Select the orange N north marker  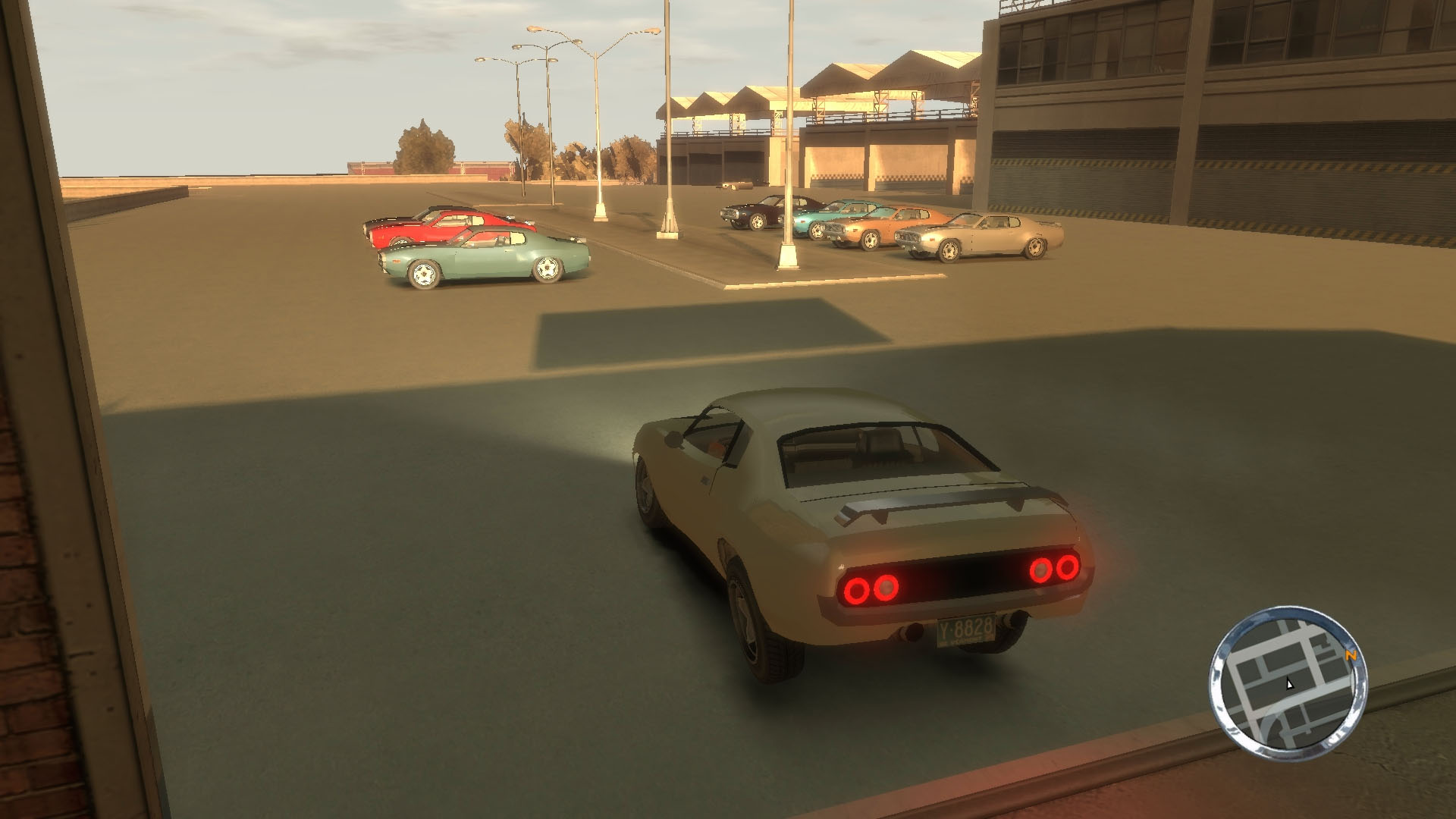(1349, 656)
